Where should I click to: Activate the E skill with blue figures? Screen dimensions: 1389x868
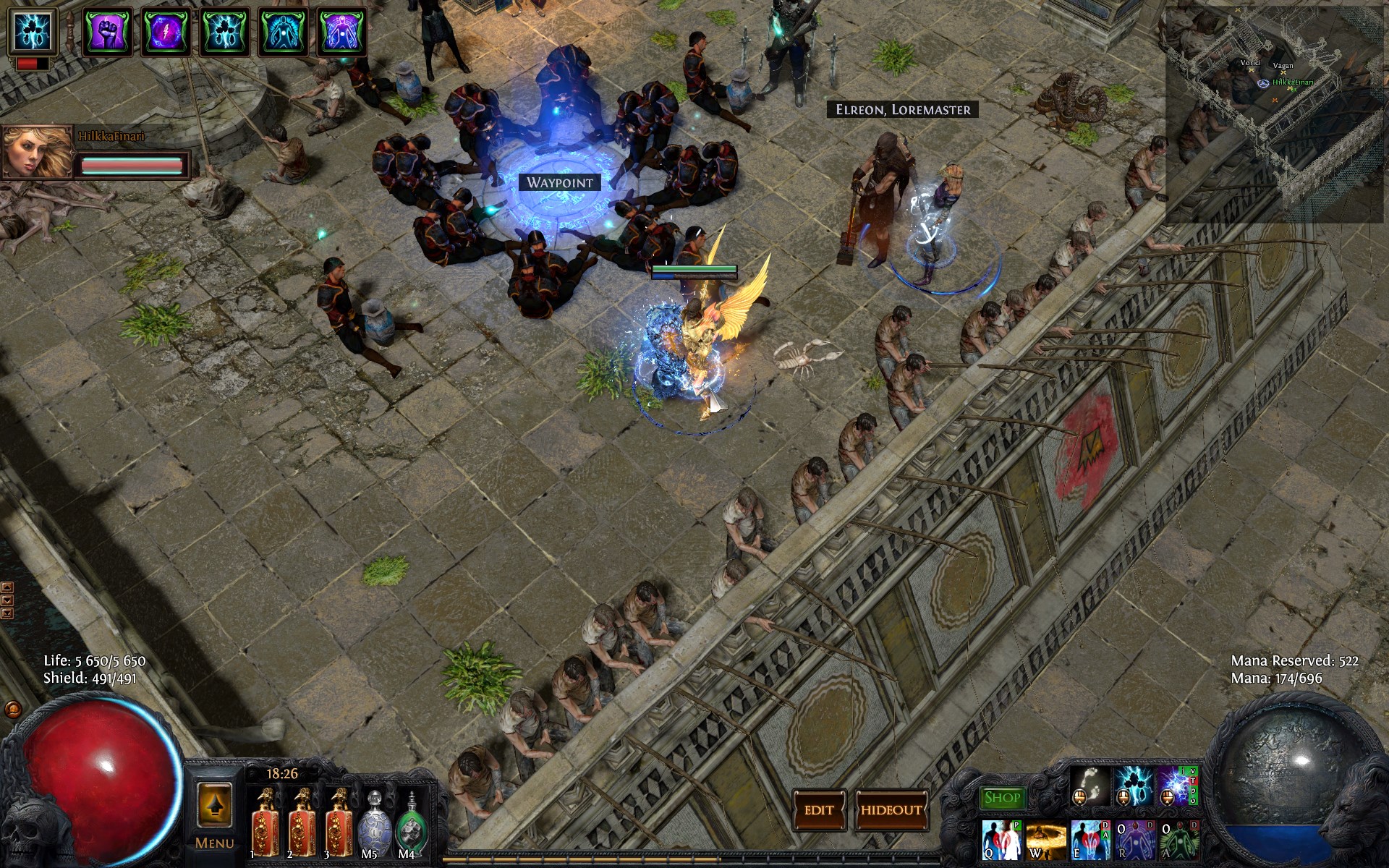point(1089,841)
